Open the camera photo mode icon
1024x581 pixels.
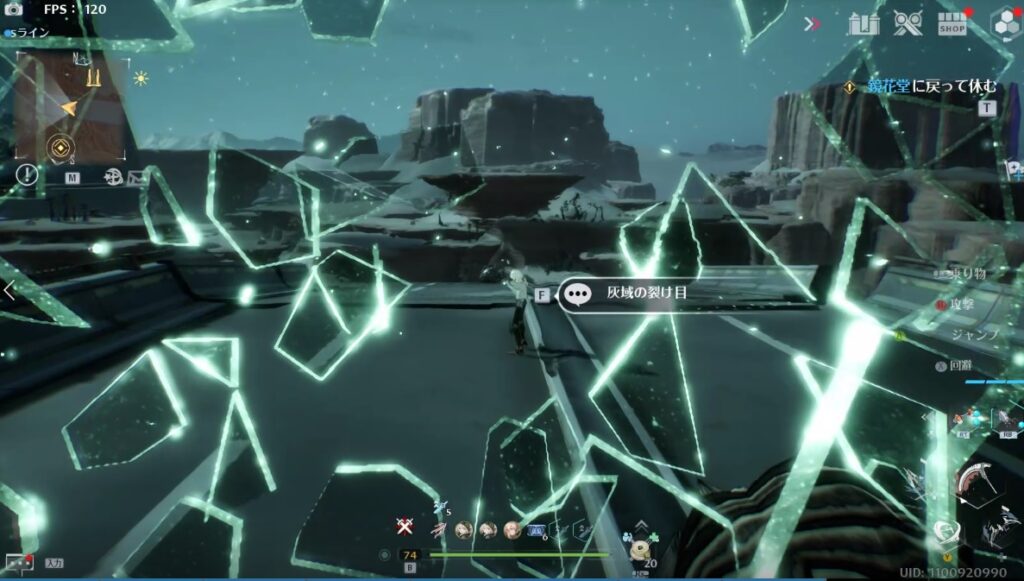(14, 9)
